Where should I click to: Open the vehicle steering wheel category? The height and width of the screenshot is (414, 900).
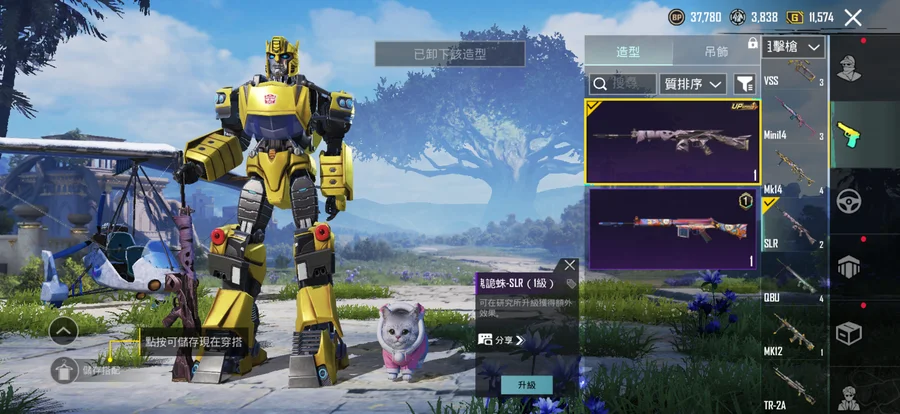point(850,201)
